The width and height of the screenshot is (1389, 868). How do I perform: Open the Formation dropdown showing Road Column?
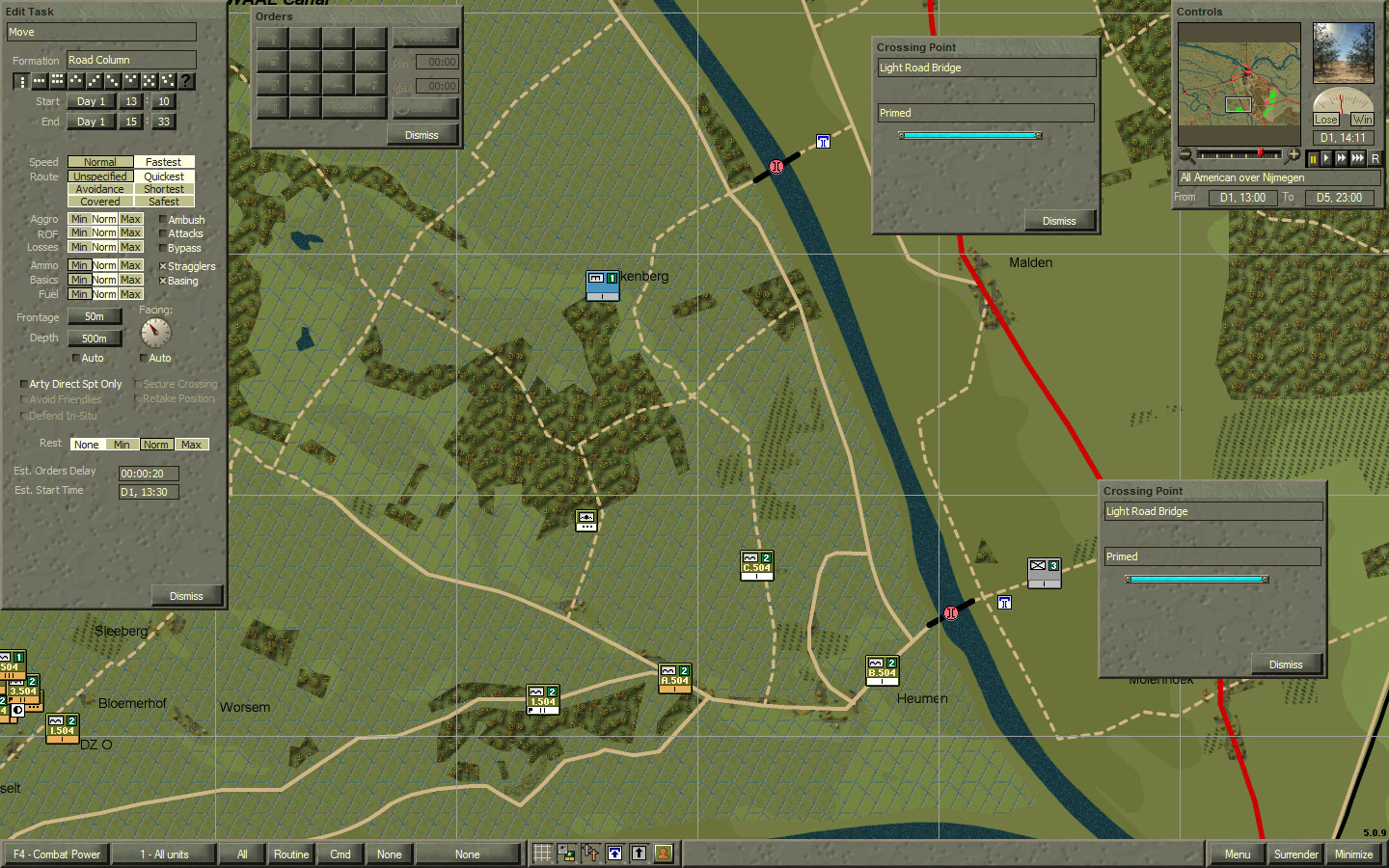coord(130,59)
